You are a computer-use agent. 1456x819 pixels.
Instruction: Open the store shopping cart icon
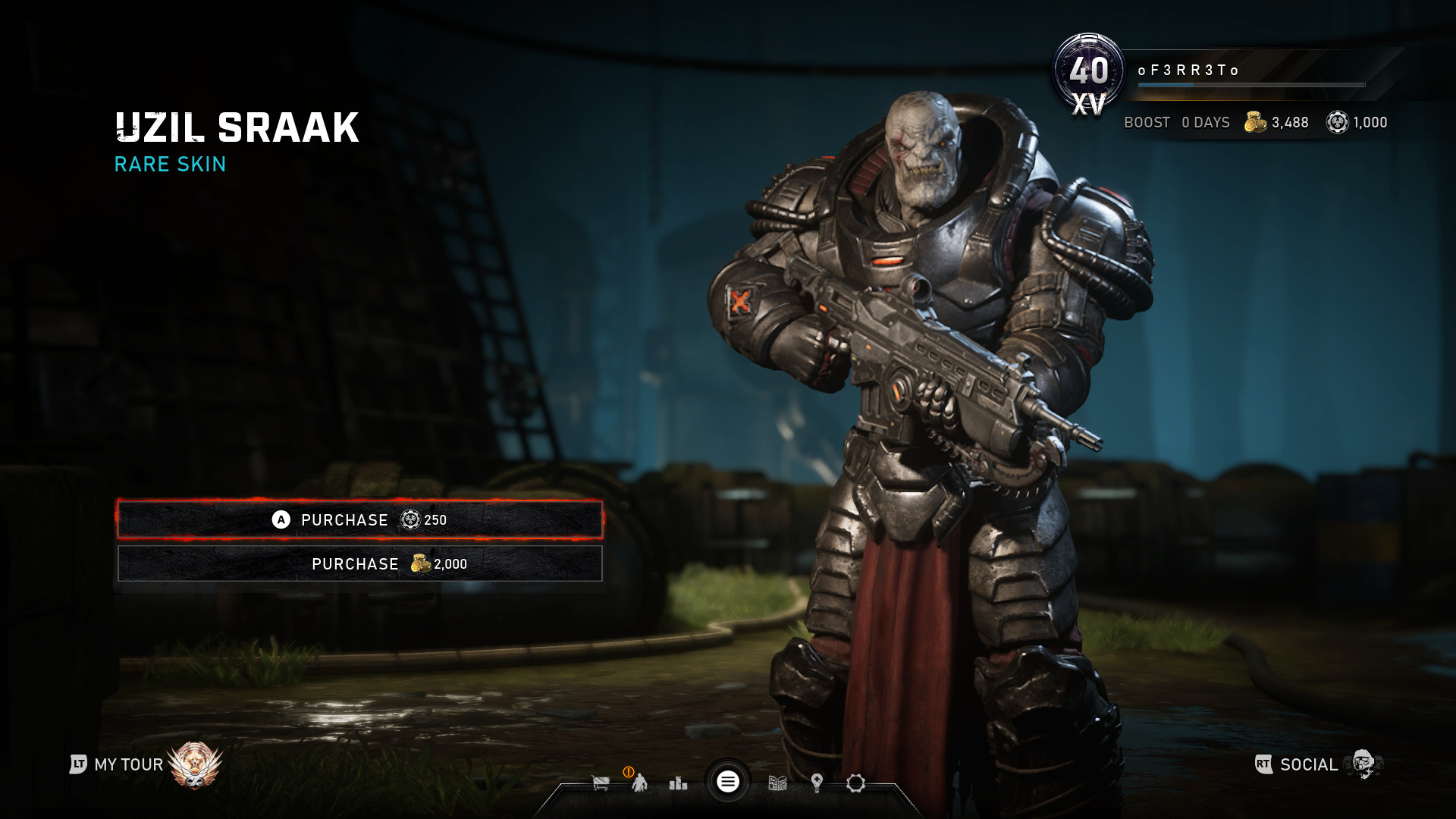pos(601,783)
